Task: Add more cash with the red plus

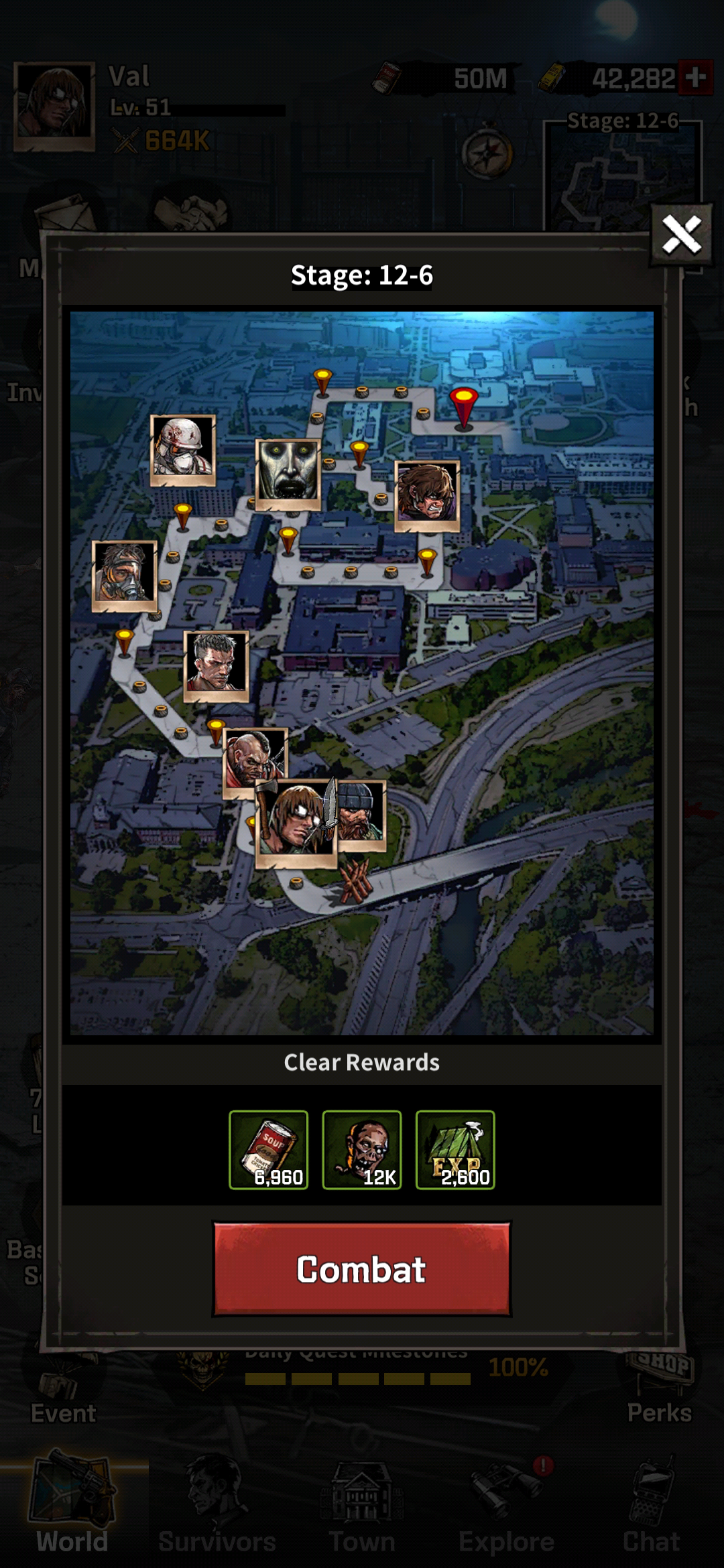Action: tap(695, 78)
